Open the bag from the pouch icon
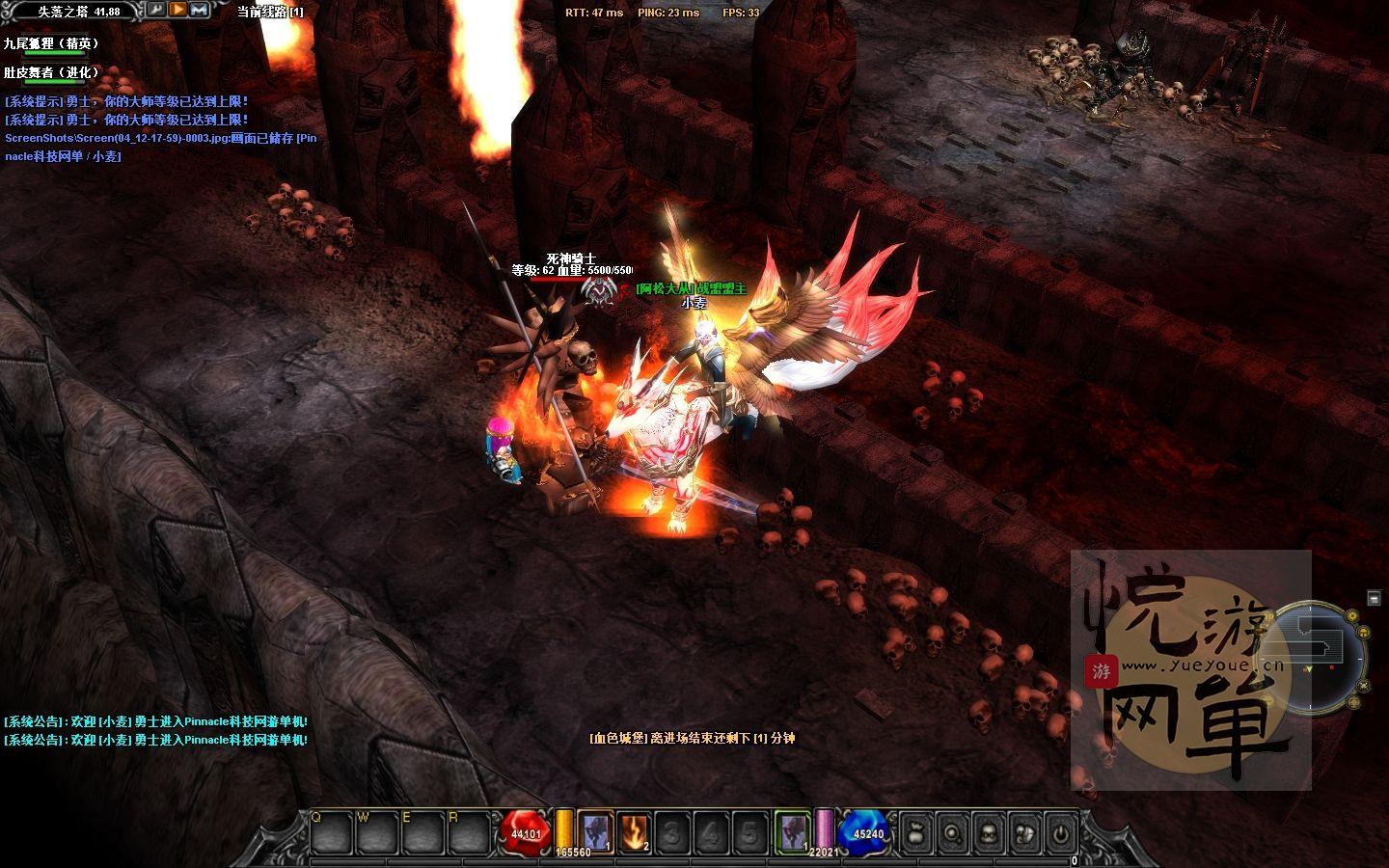The image size is (1389, 868). pyautogui.click(x=914, y=832)
